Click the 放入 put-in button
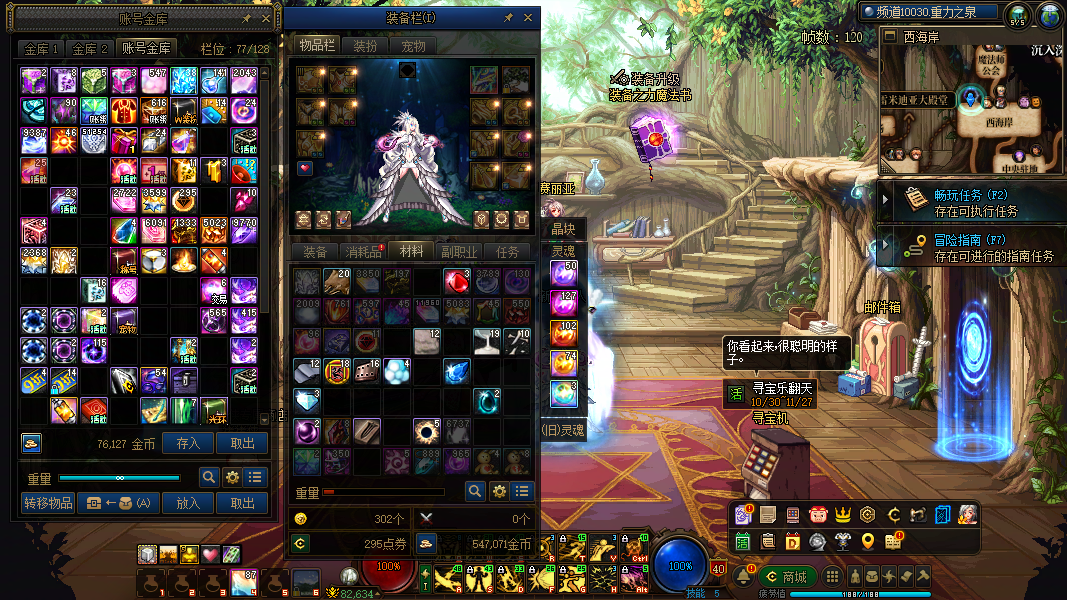 pyautogui.click(x=188, y=503)
